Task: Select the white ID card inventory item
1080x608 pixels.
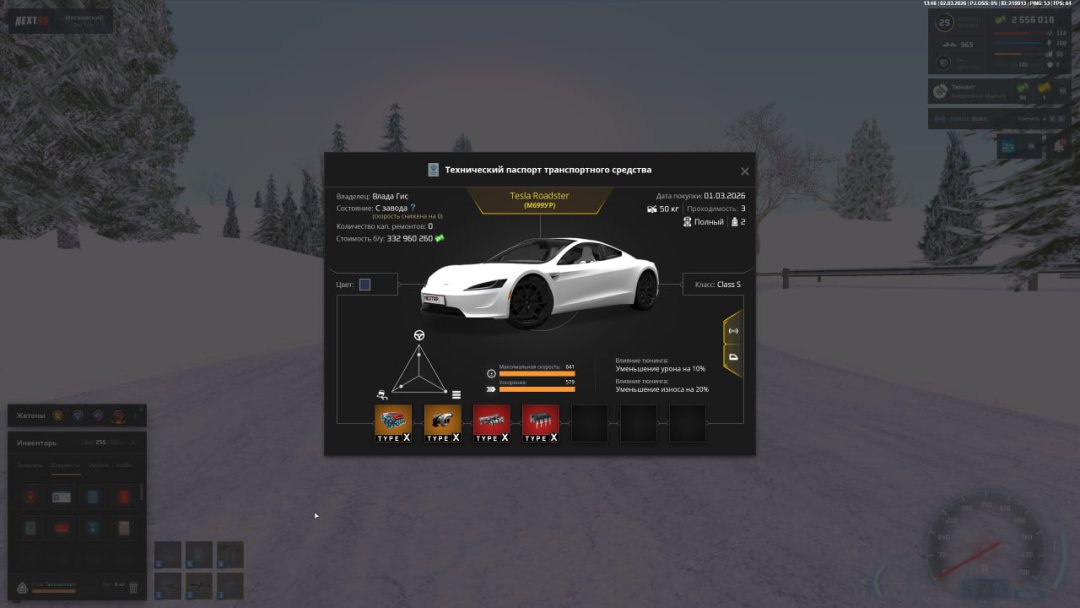Action: point(62,497)
